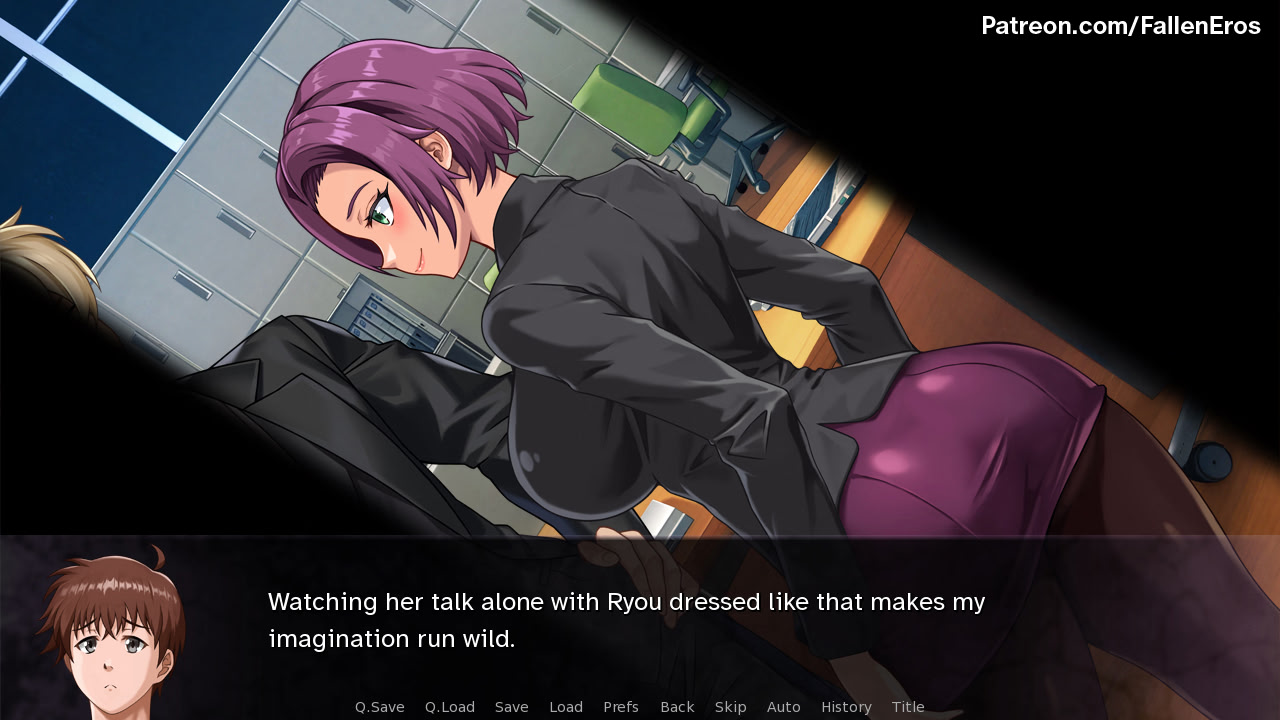Toggle Auto mode for automatic reading
The width and height of the screenshot is (1280, 720).
pyautogui.click(x=784, y=706)
